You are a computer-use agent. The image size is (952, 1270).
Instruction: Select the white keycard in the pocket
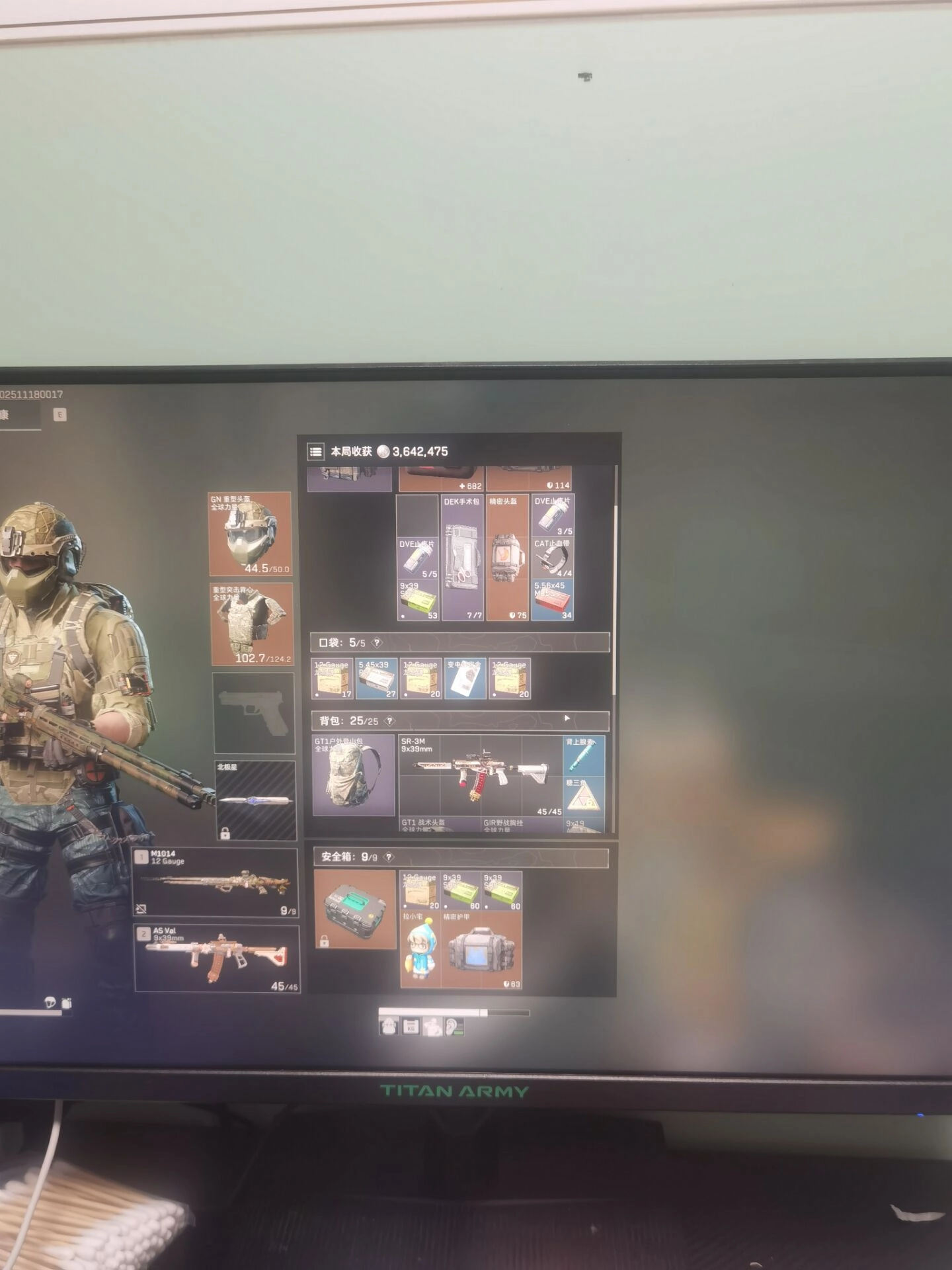pyautogui.click(x=465, y=679)
